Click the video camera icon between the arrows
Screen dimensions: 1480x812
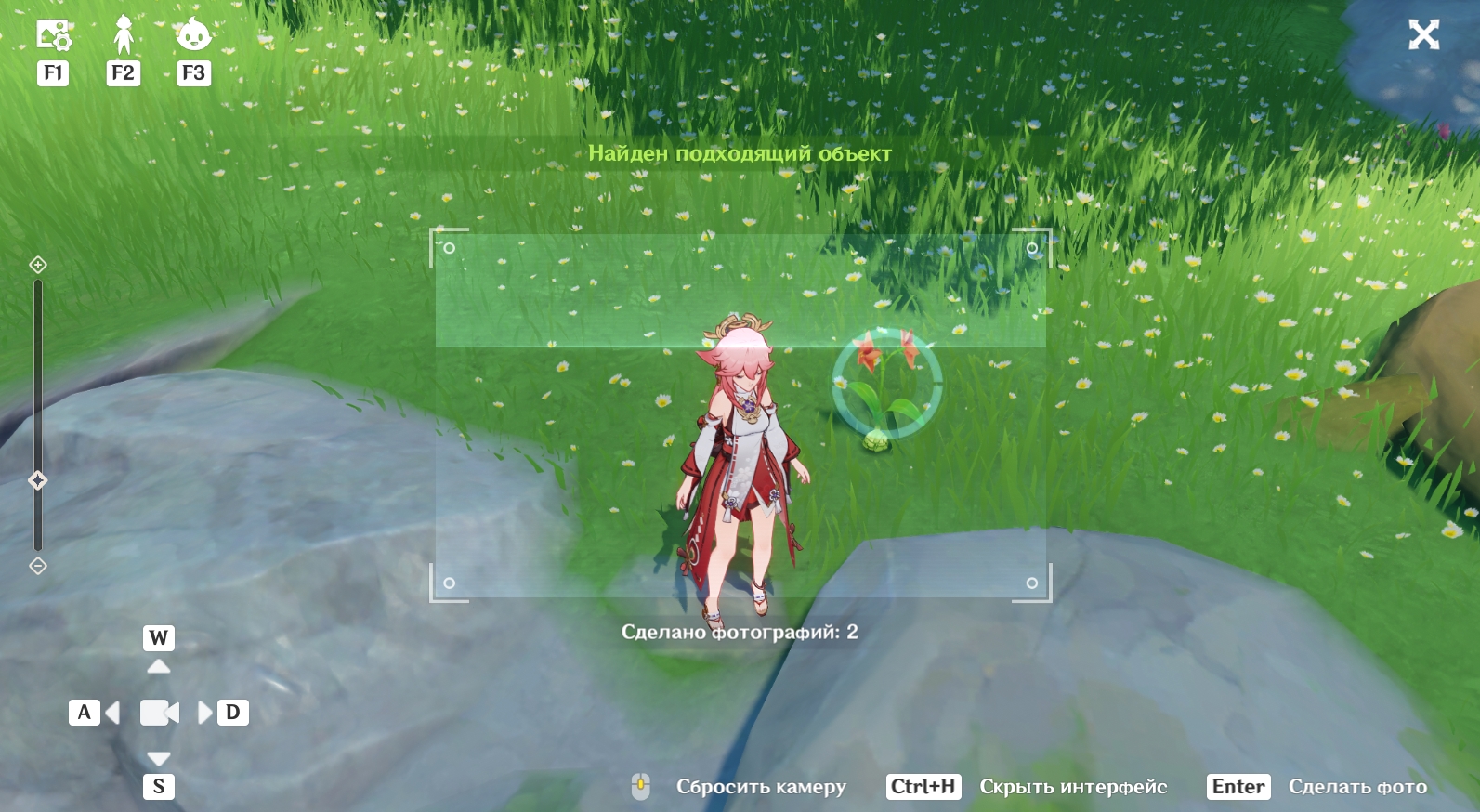[x=159, y=713]
